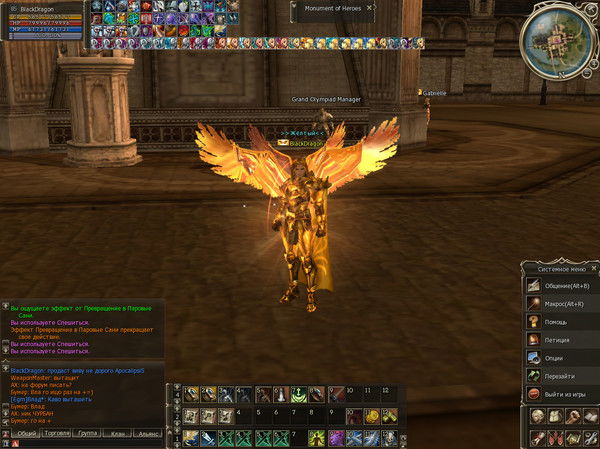The height and width of the screenshot is (449, 600).
Task: Click Перезайти to relog
Action: click(558, 376)
